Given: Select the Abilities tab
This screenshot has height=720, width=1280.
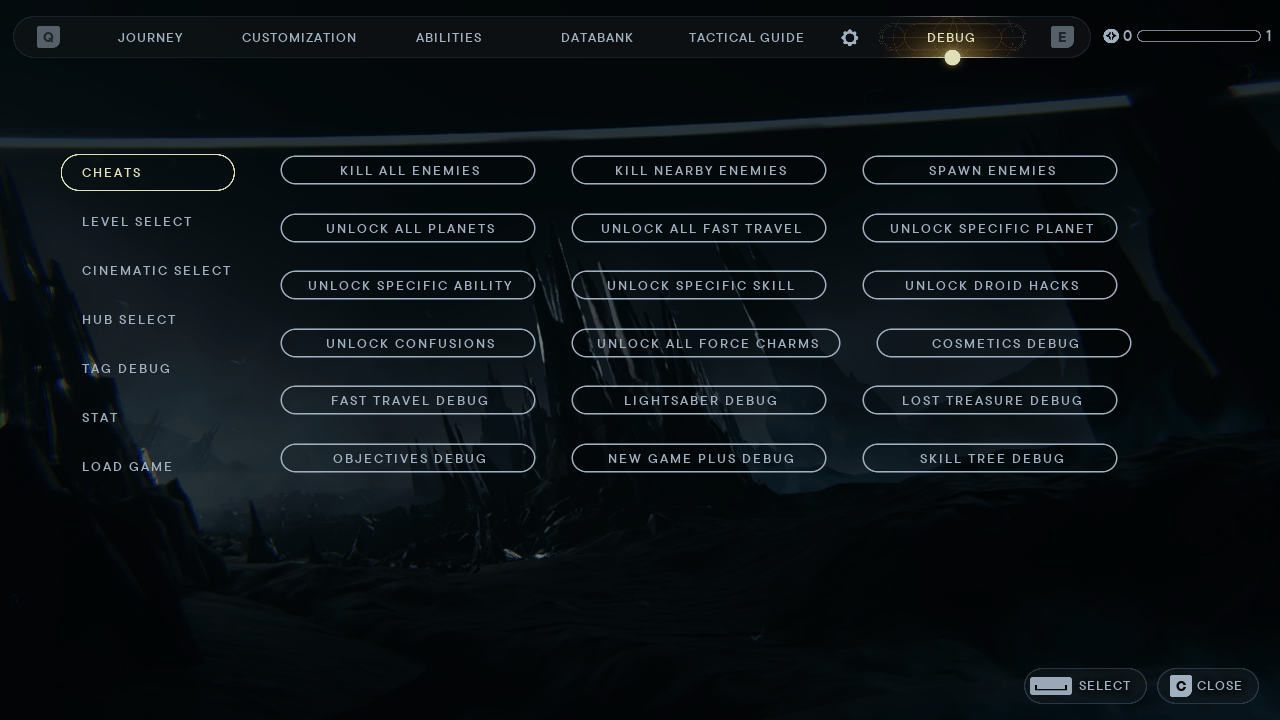Looking at the screenshot, I should coord(449,37).
